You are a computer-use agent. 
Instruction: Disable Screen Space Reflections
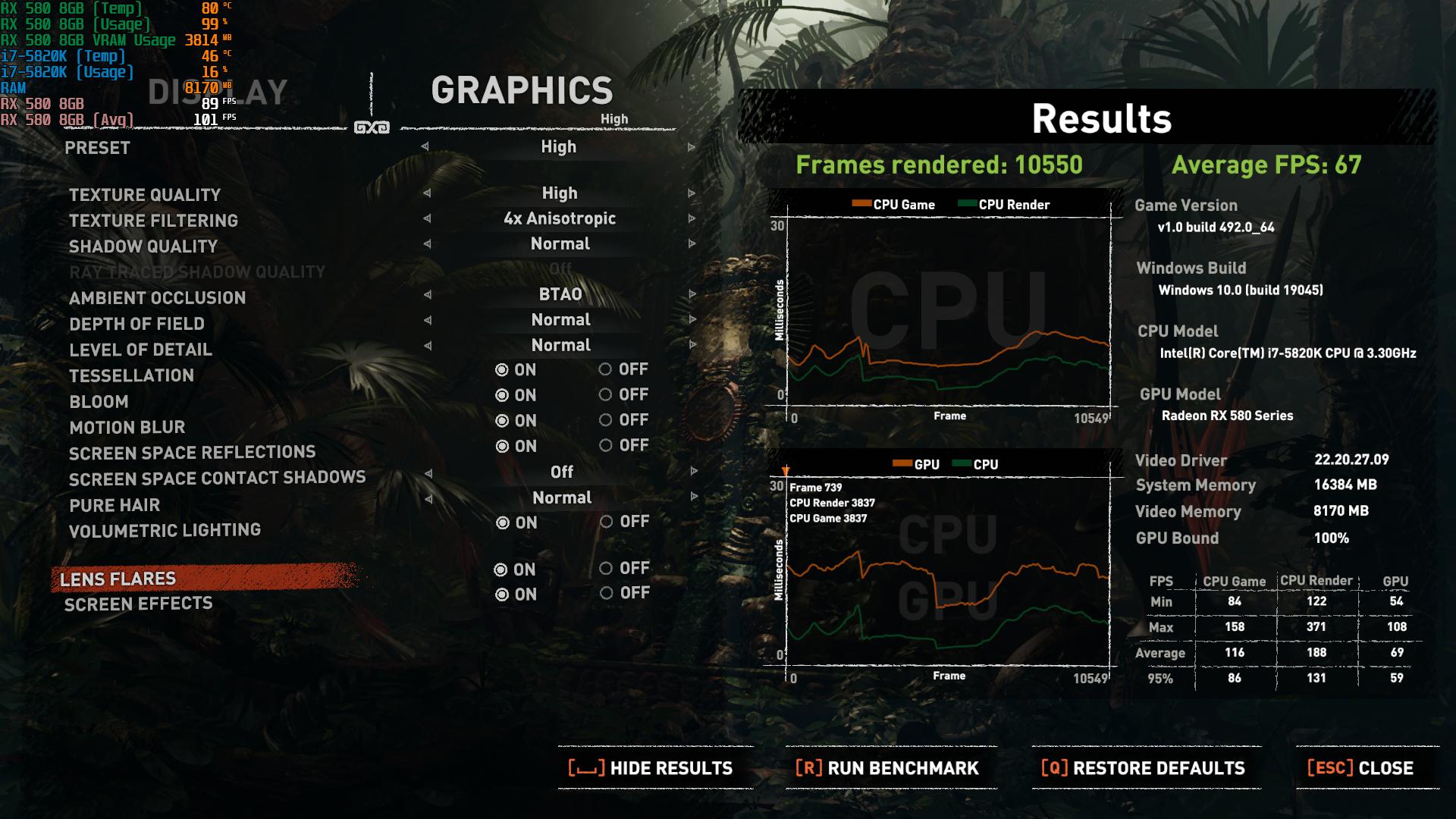(x=607, y=446)
